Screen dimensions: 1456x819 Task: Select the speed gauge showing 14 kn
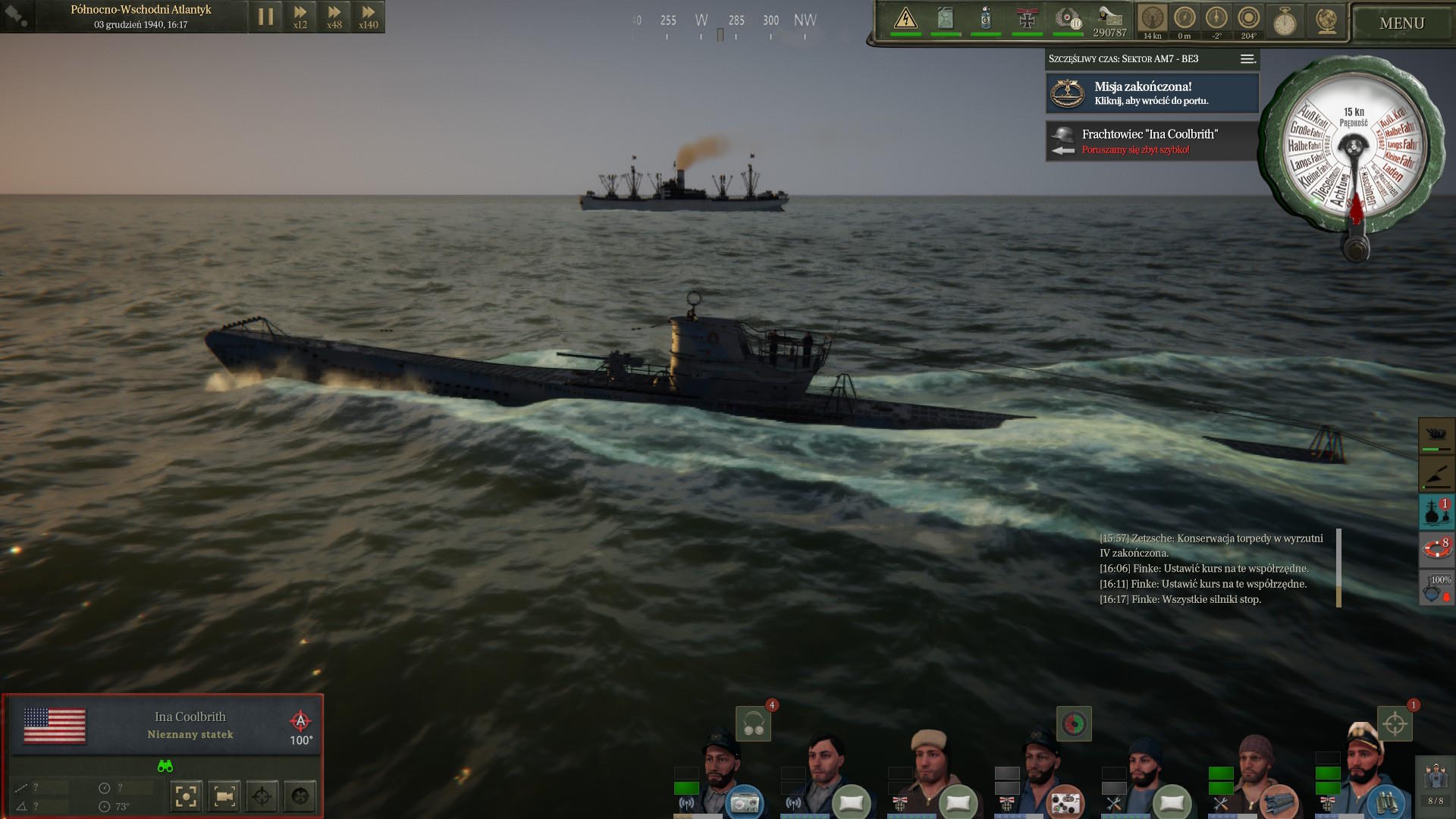coord(1152,20)
